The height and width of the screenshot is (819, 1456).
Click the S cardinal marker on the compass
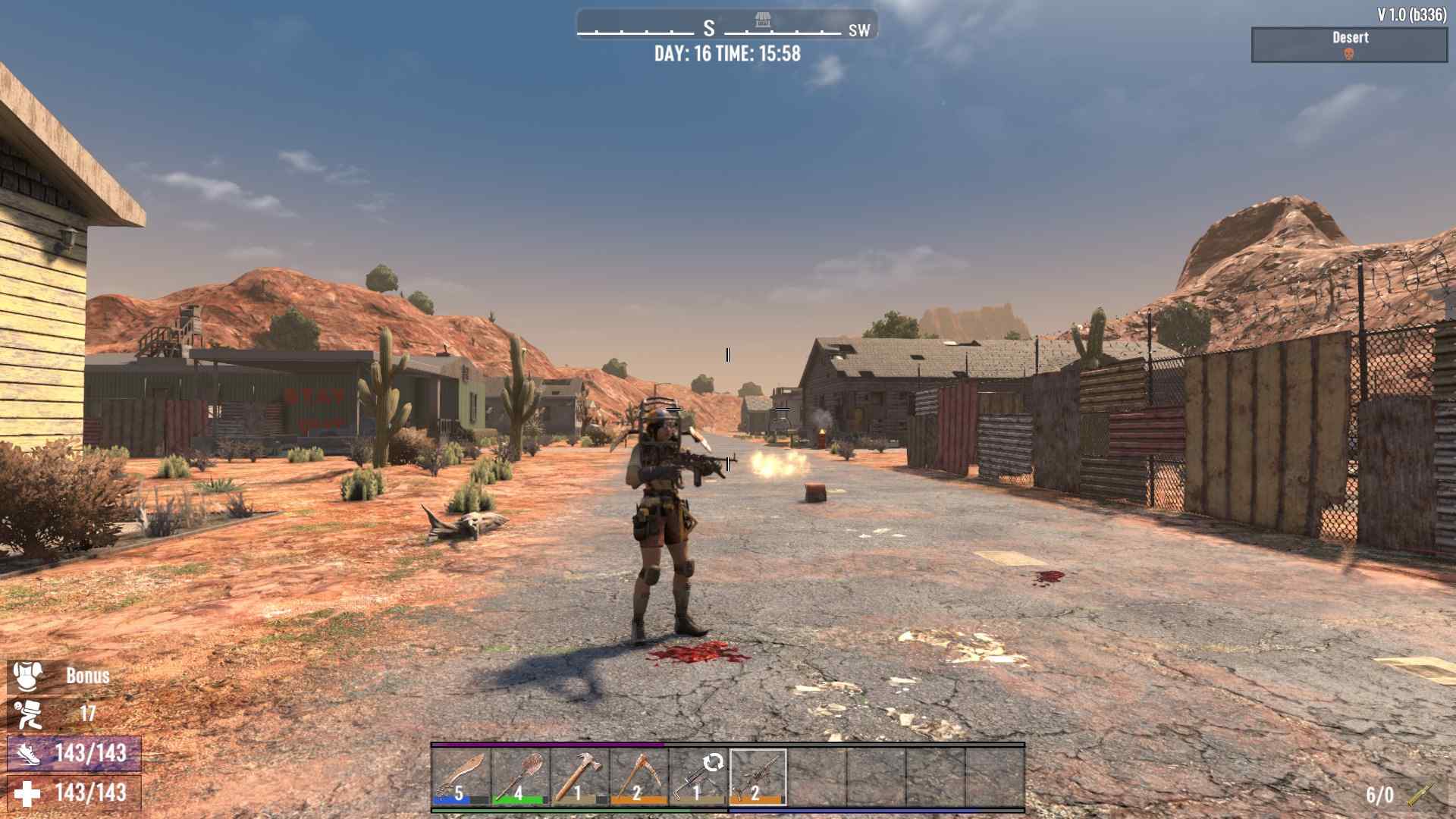tap(708, 28)
